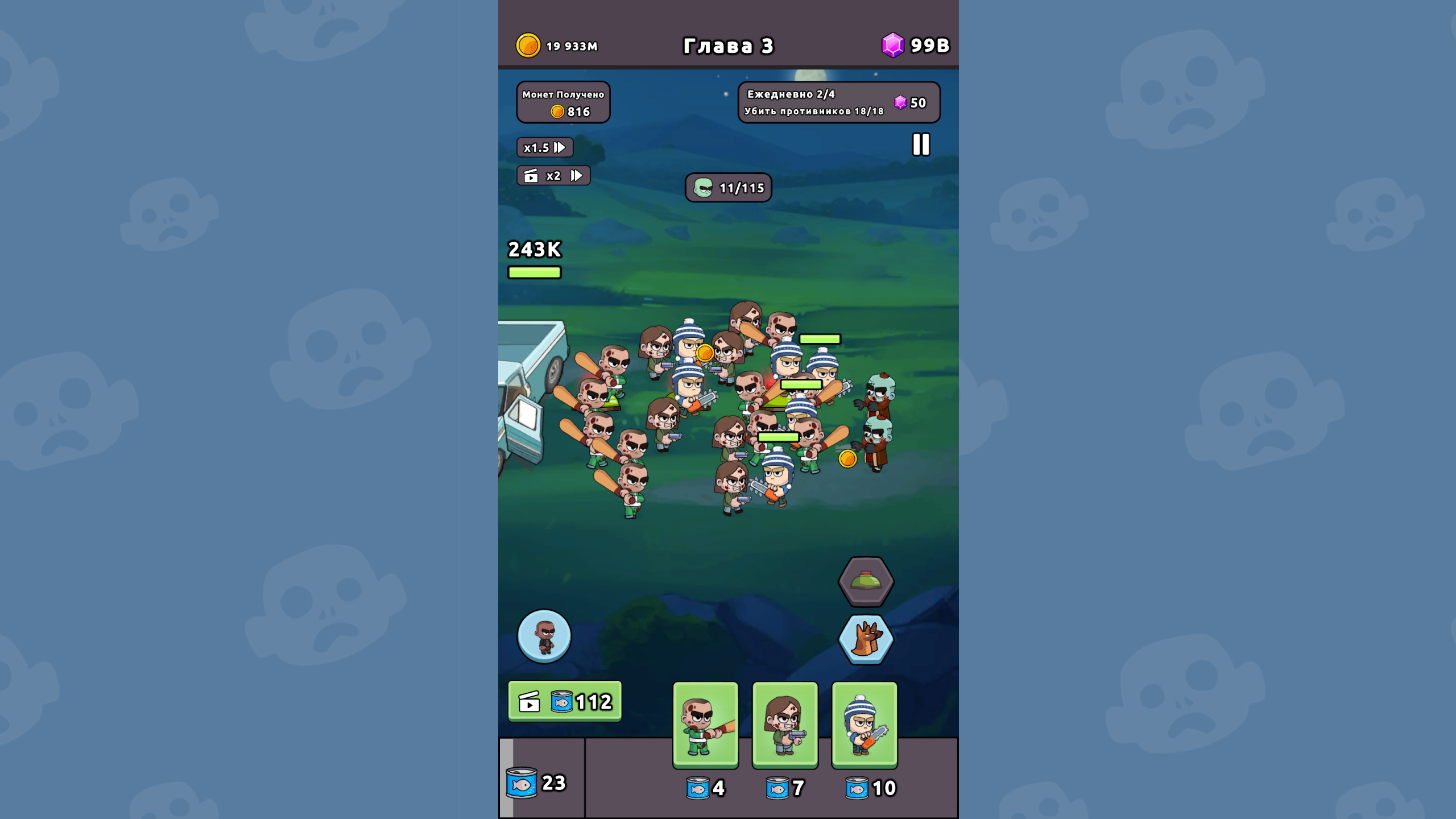1456x819 pixels.
Task: Enable the x2 ad reward multiplier
Action: pos(553,175)
